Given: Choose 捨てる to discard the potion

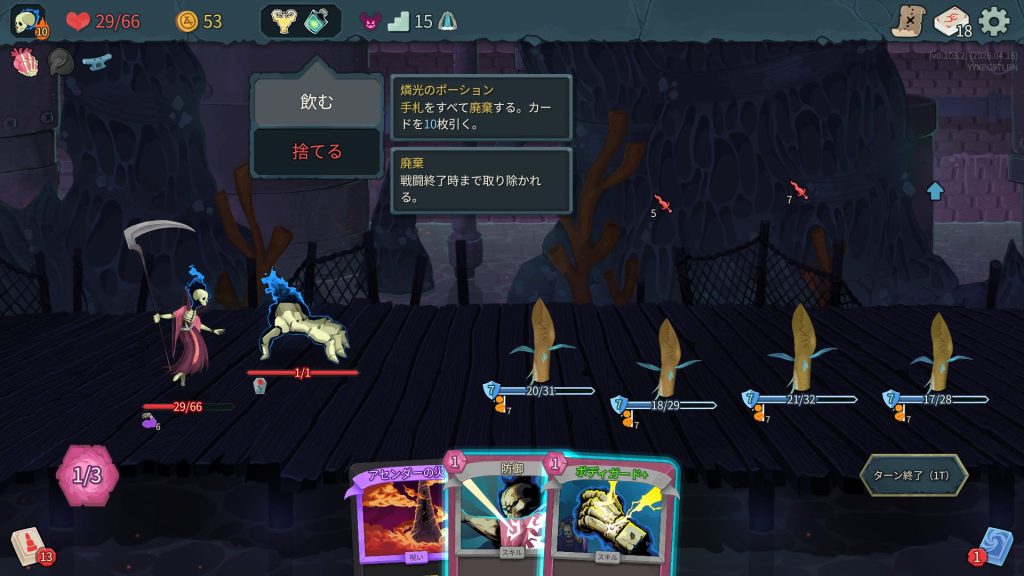Looking at the screenshot, I should pos(316,152).
